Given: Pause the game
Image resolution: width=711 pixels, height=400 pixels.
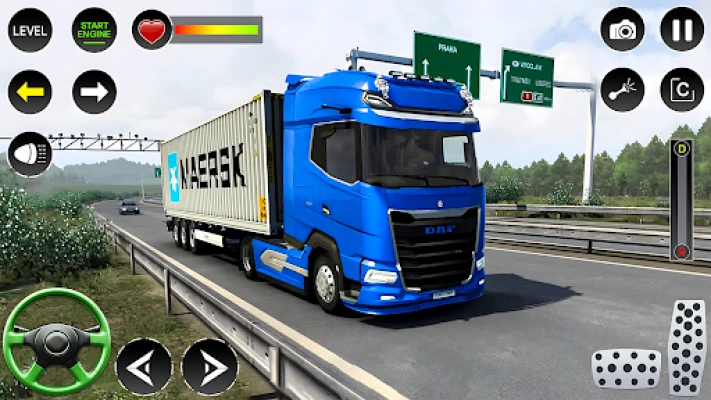Looking at the screenshot, I should (x=682, y=30).
